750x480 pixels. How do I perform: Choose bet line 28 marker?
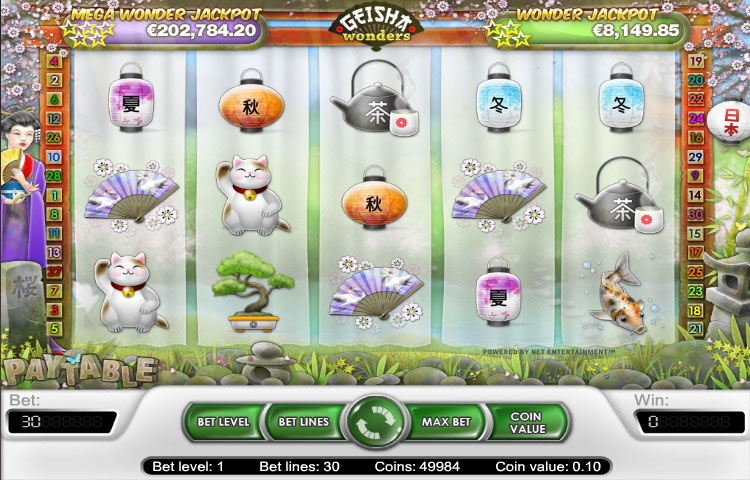[54, 176]
